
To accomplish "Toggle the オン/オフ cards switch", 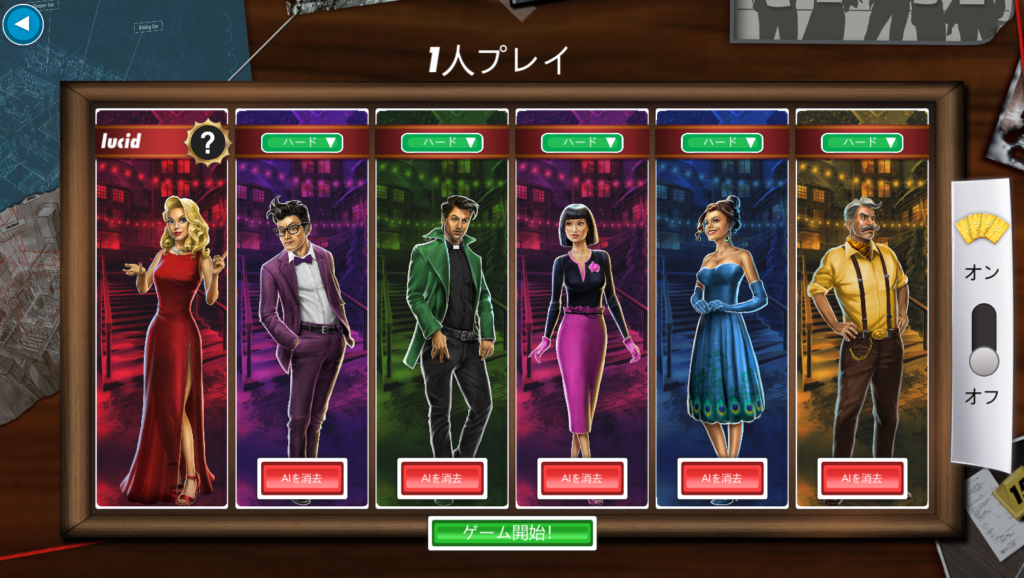I will pyautogui.click(x=984, y=340).
